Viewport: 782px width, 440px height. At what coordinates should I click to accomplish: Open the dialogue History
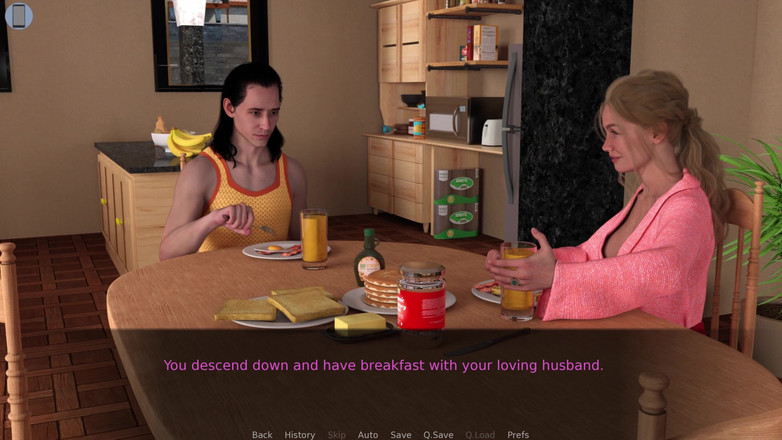[x=299, y=434]
